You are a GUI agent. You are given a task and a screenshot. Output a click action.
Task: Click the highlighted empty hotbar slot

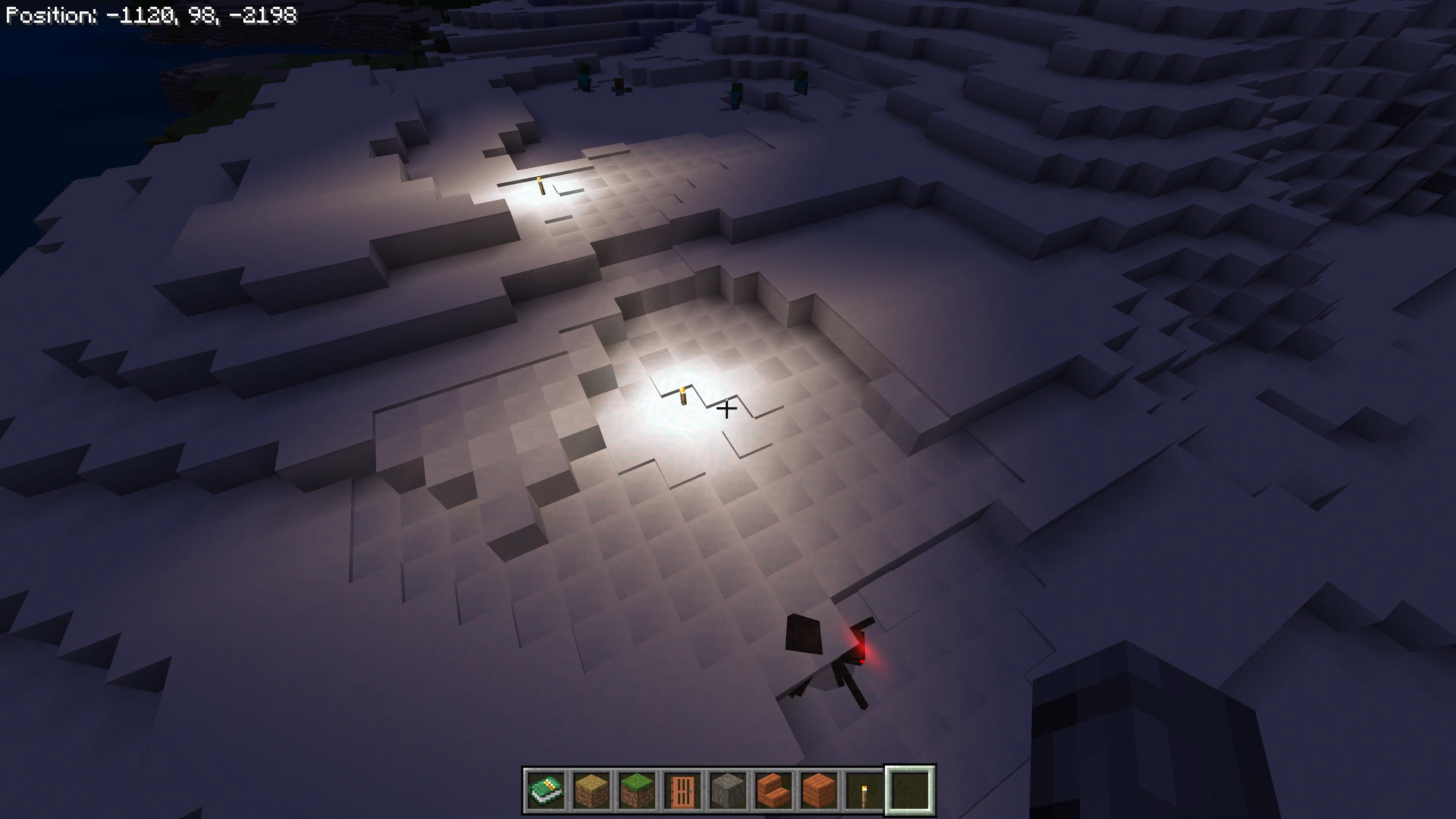pos(910,789)
